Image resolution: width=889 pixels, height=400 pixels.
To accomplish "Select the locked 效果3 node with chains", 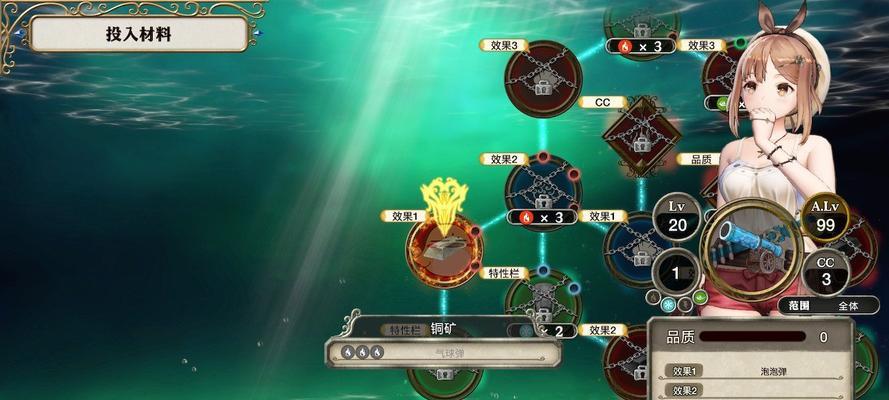I will click(542, 78).
